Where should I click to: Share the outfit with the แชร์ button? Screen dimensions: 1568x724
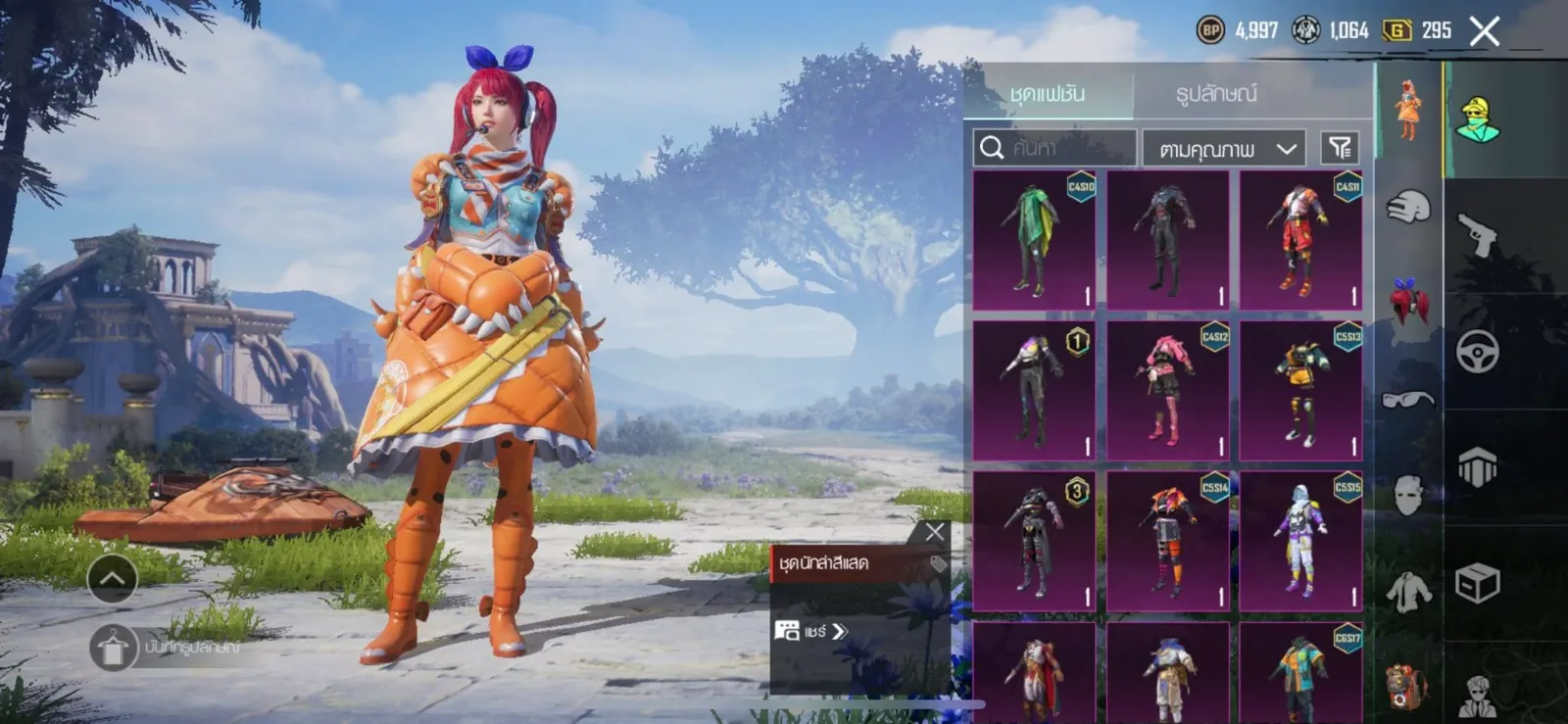coord(811,632)
